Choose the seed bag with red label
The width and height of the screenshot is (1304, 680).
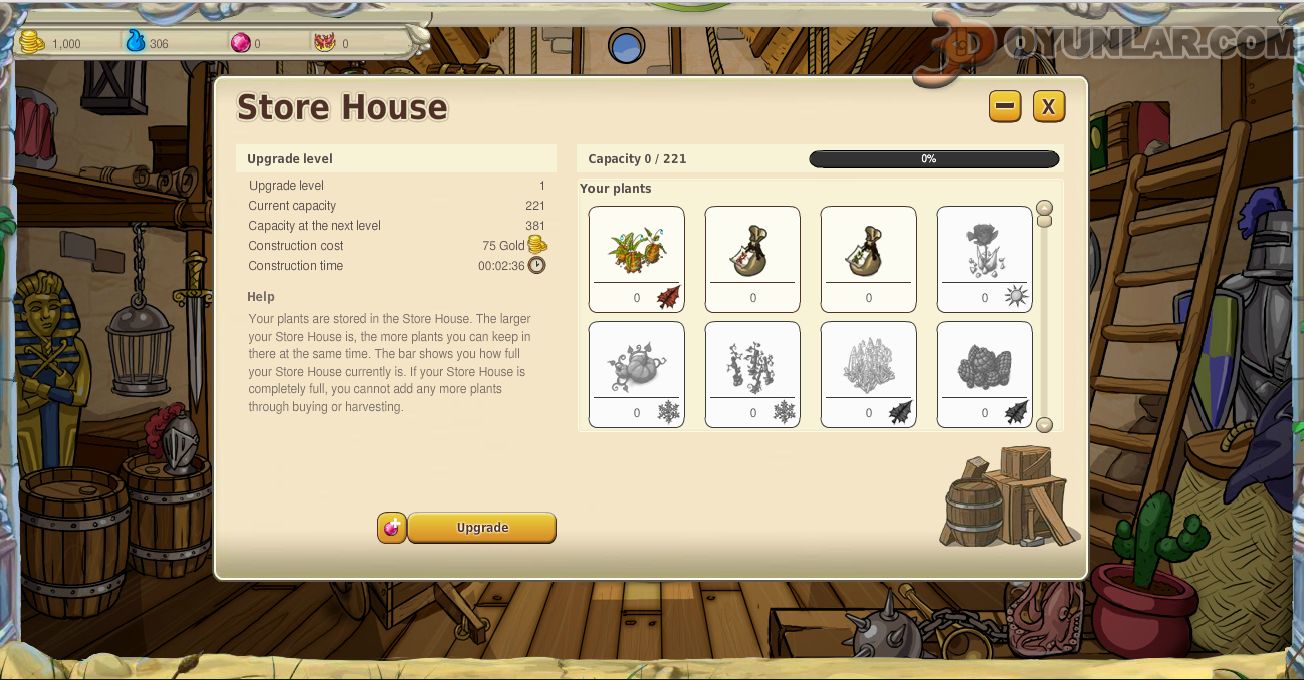[x=753, y=259]
